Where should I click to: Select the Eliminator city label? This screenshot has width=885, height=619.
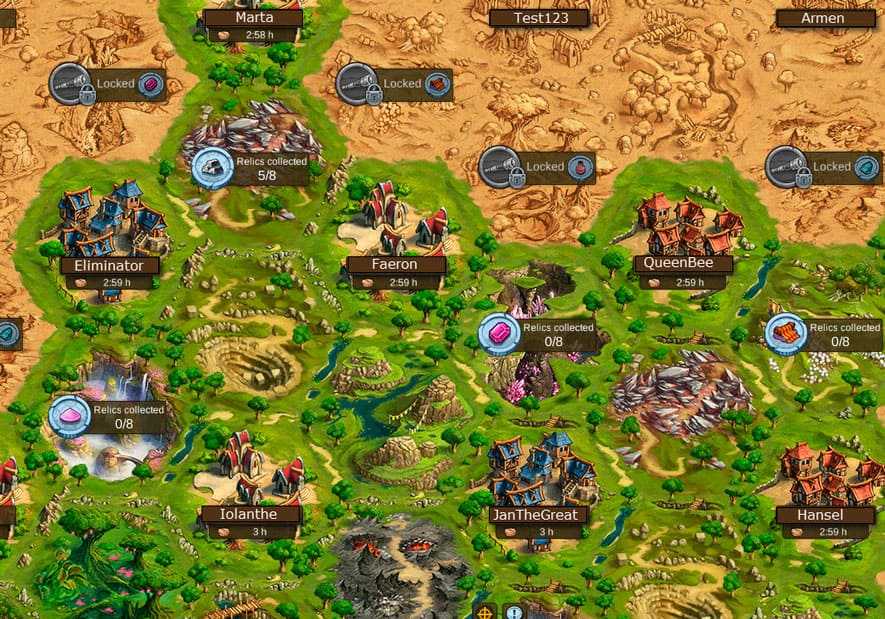[109, 266]
